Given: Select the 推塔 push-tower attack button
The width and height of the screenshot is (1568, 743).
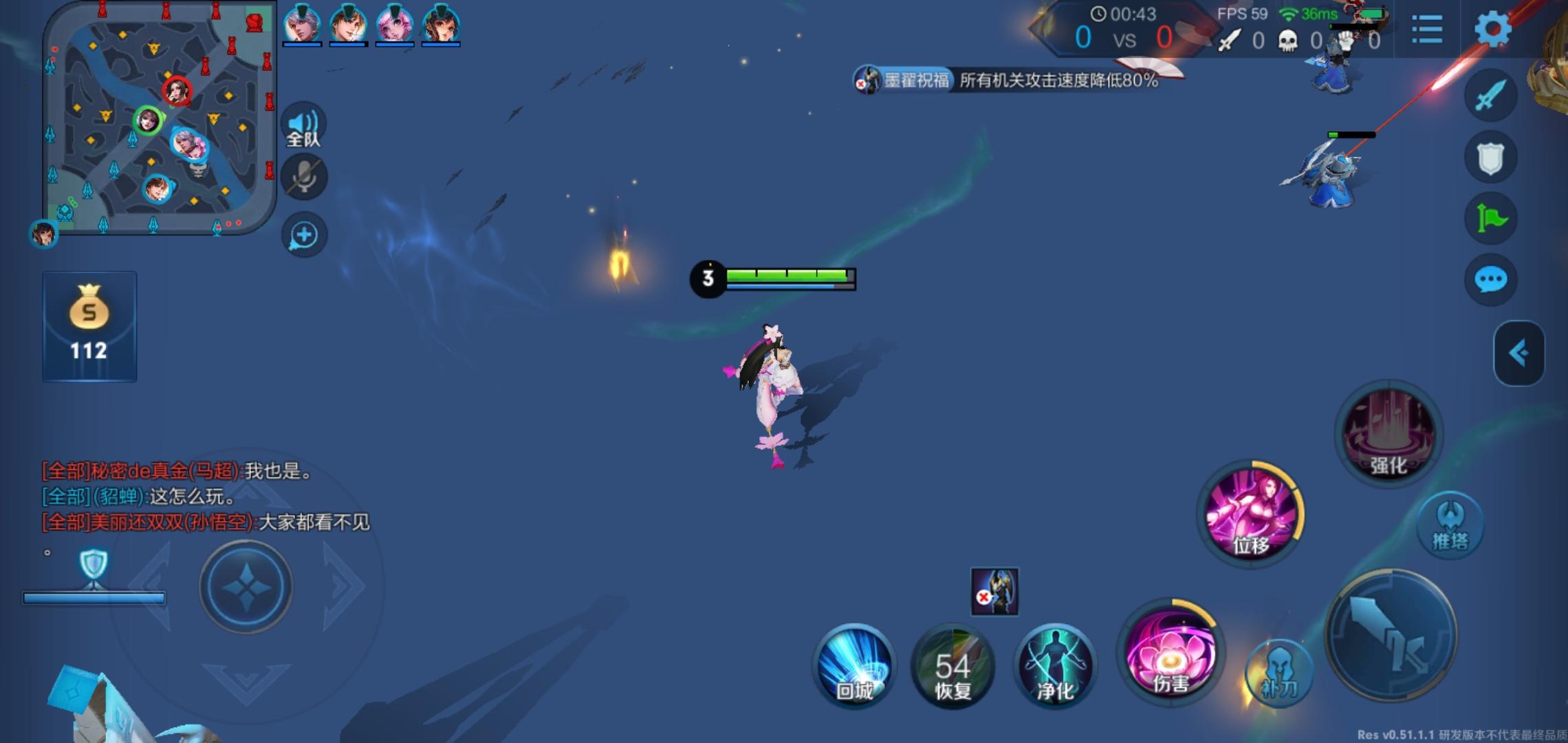Looking at the screenshot, I should [x=1451, y=524].
